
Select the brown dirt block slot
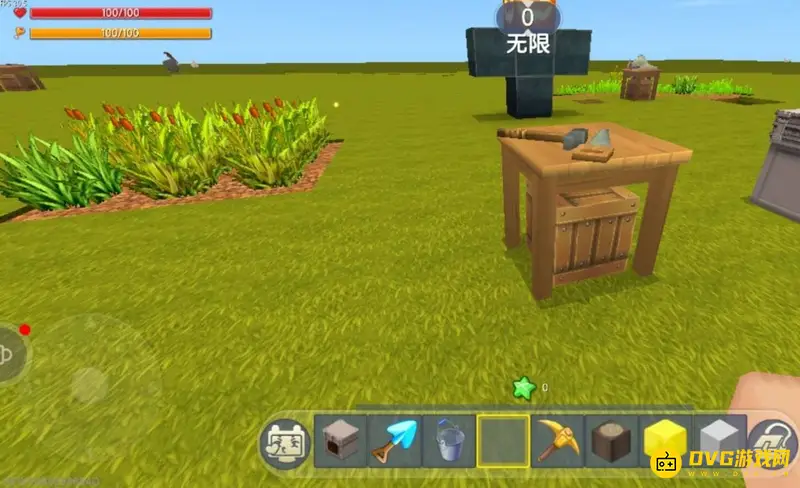[610, 442]
